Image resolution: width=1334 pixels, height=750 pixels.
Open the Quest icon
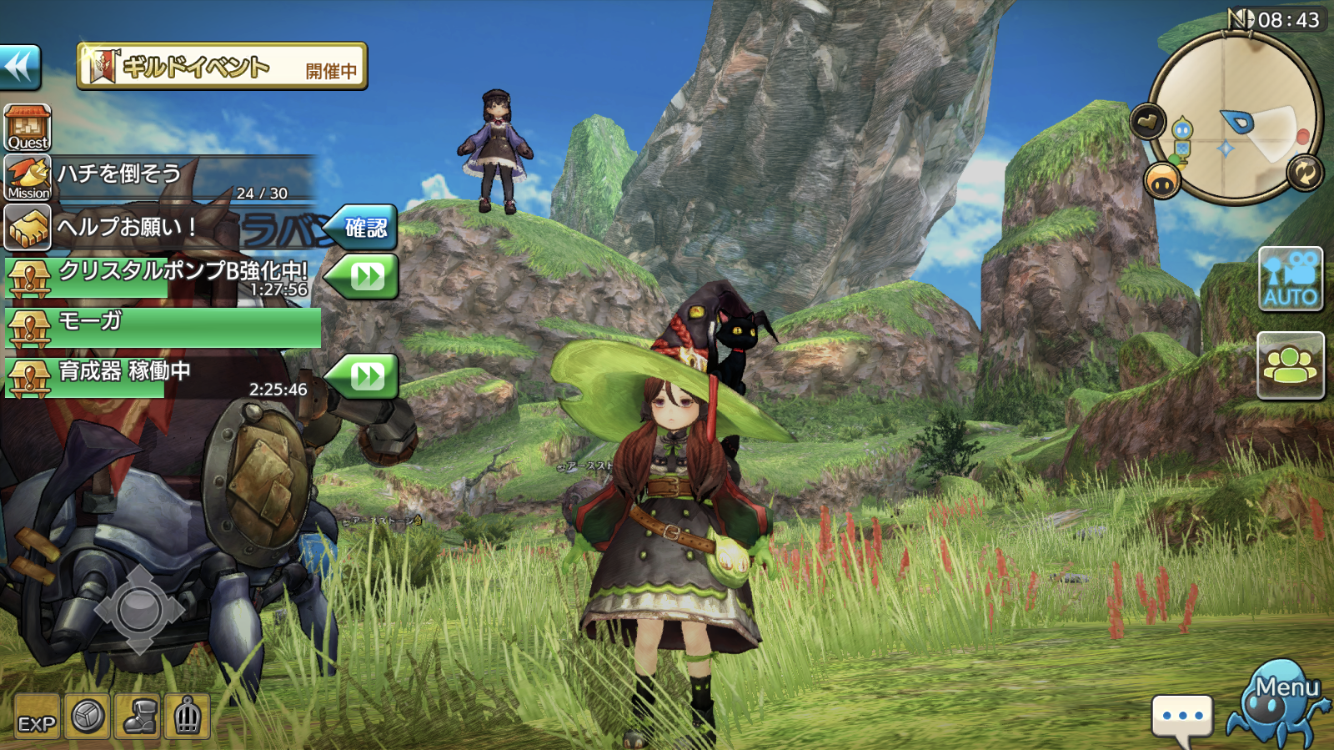pyautogui.click(x=28, y=128)
